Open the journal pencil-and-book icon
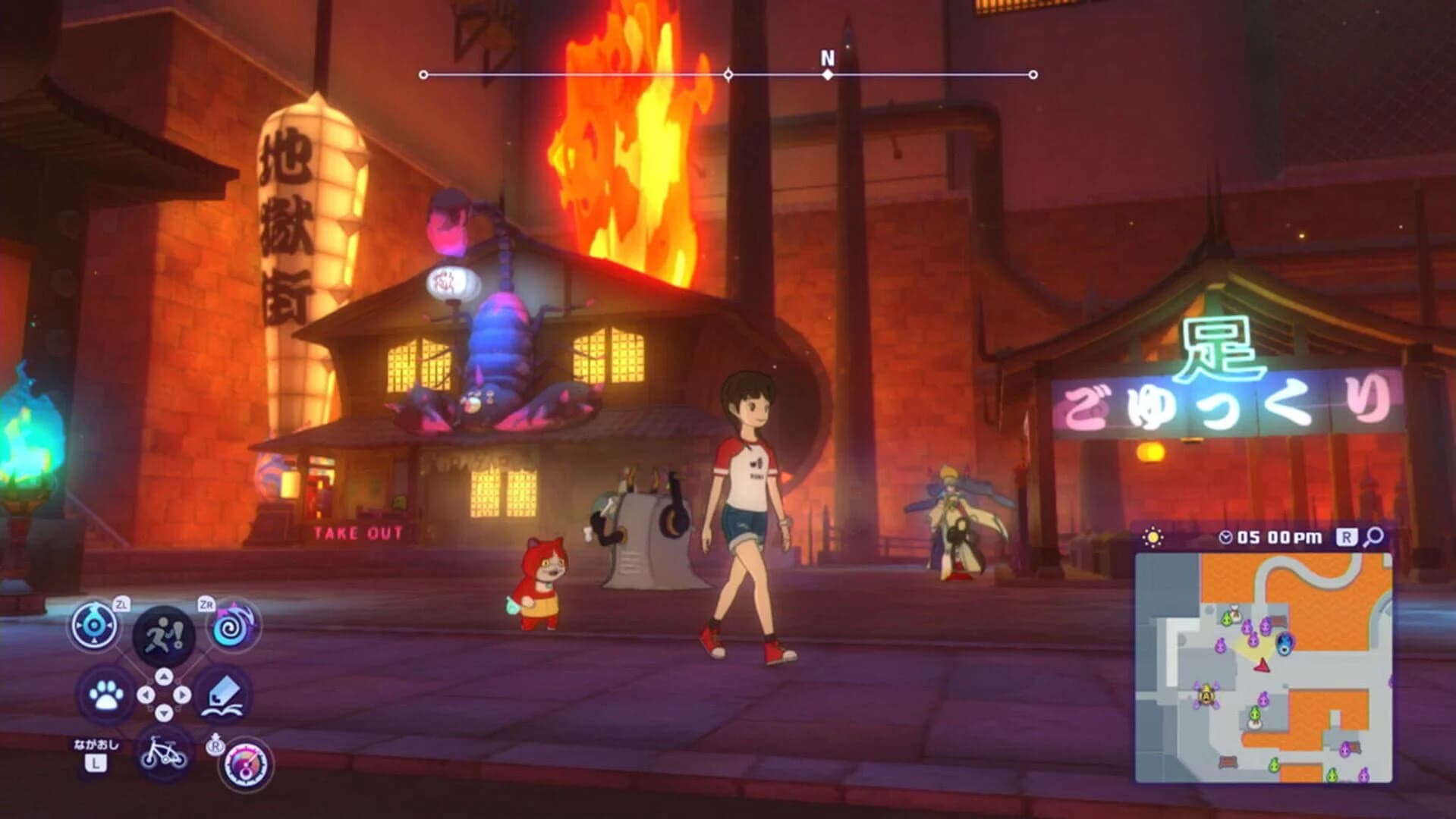The image size is (1456, 819). coord(222,694)
